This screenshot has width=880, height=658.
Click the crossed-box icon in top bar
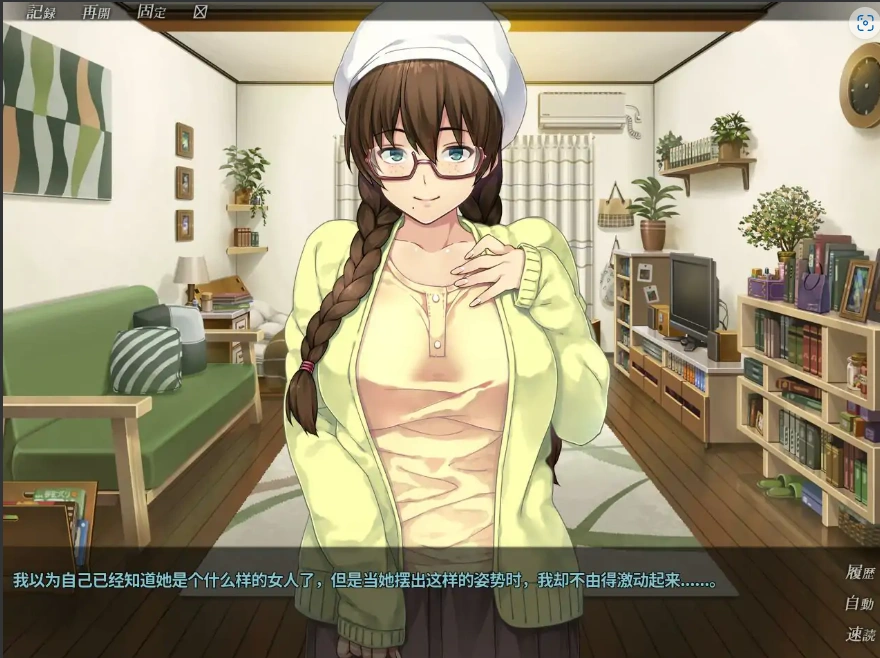(x=200, y=12)
